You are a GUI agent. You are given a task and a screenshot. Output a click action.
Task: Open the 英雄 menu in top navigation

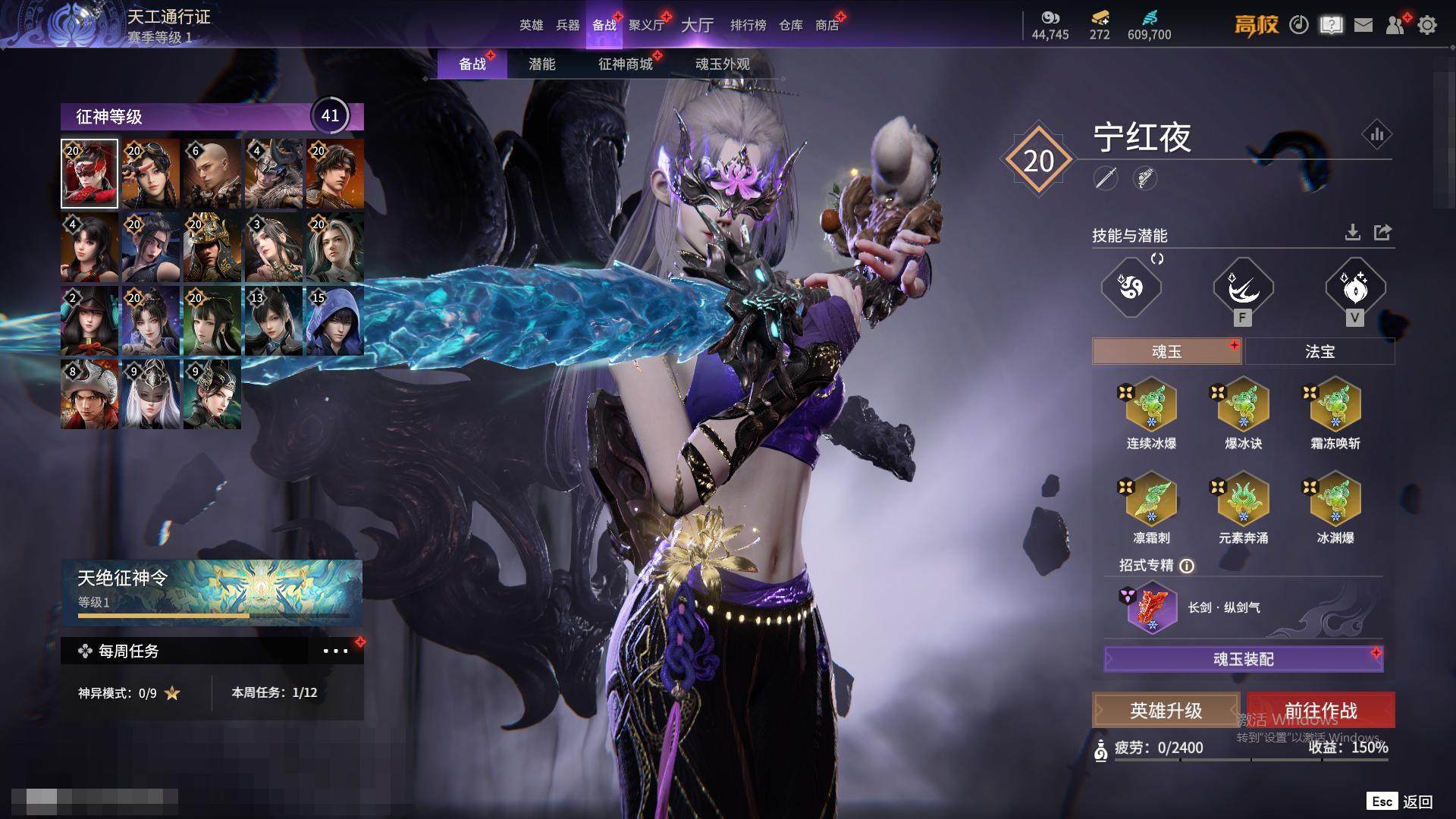(531, 25)
